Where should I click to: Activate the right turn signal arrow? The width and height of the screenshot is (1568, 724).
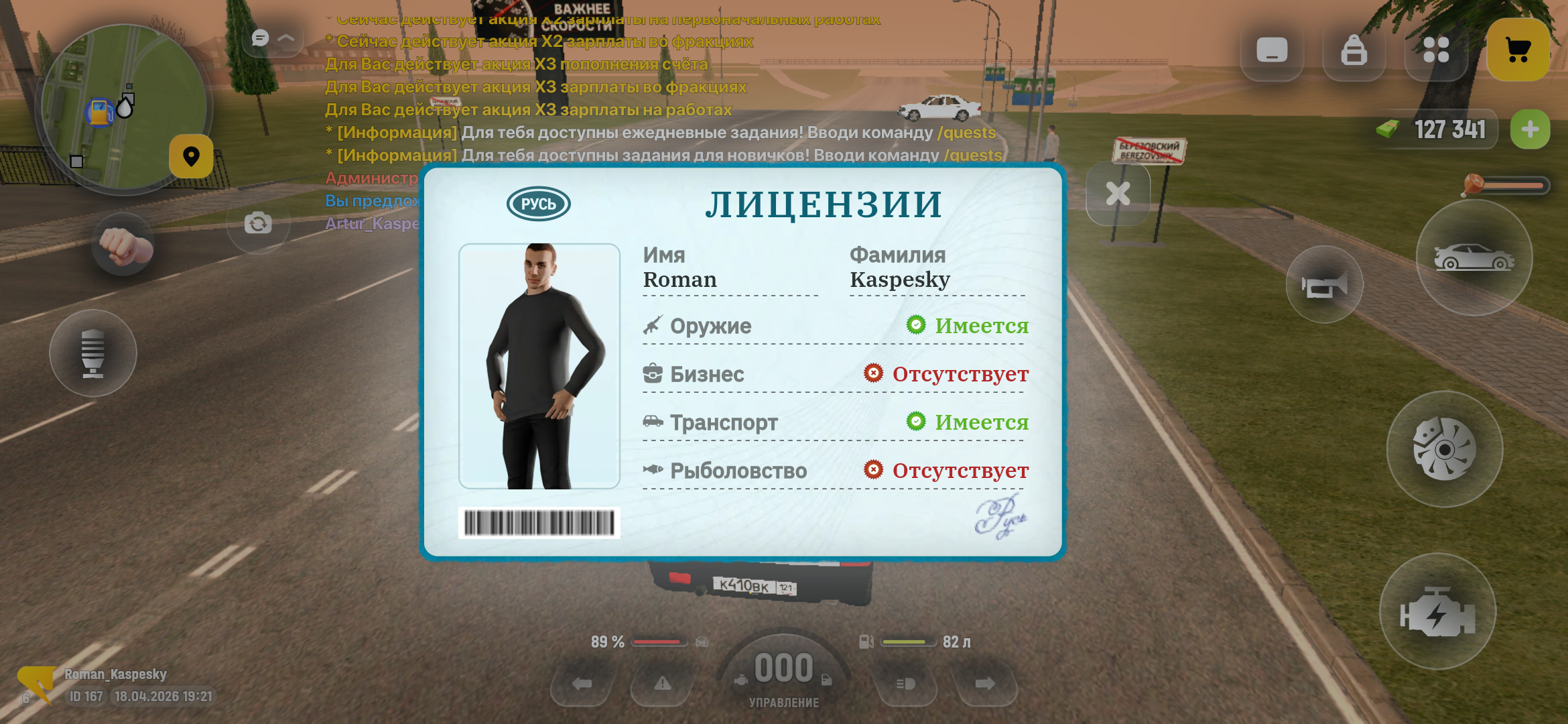[x=984, y=685]
